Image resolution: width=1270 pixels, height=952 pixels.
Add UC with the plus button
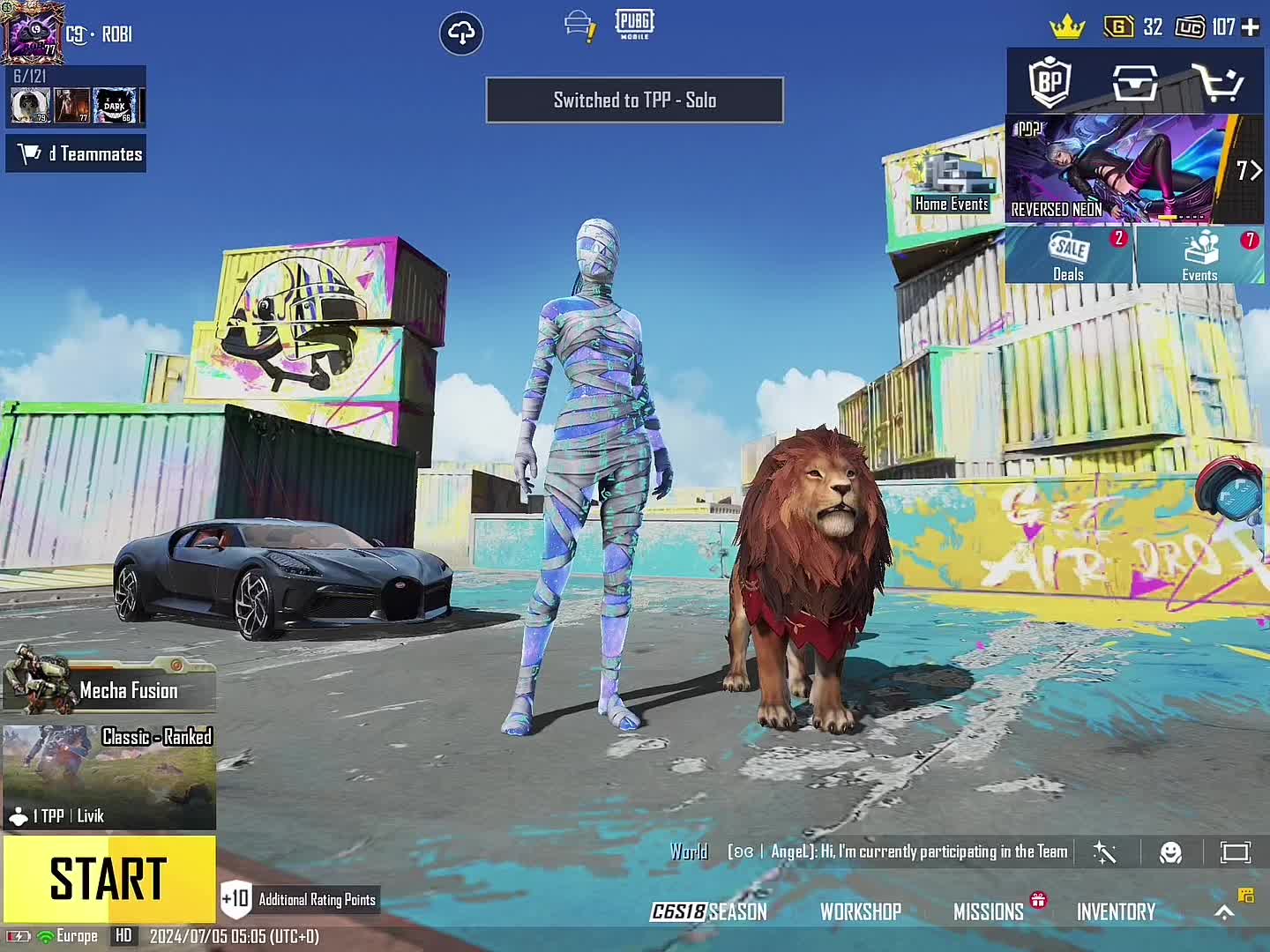1251,28
